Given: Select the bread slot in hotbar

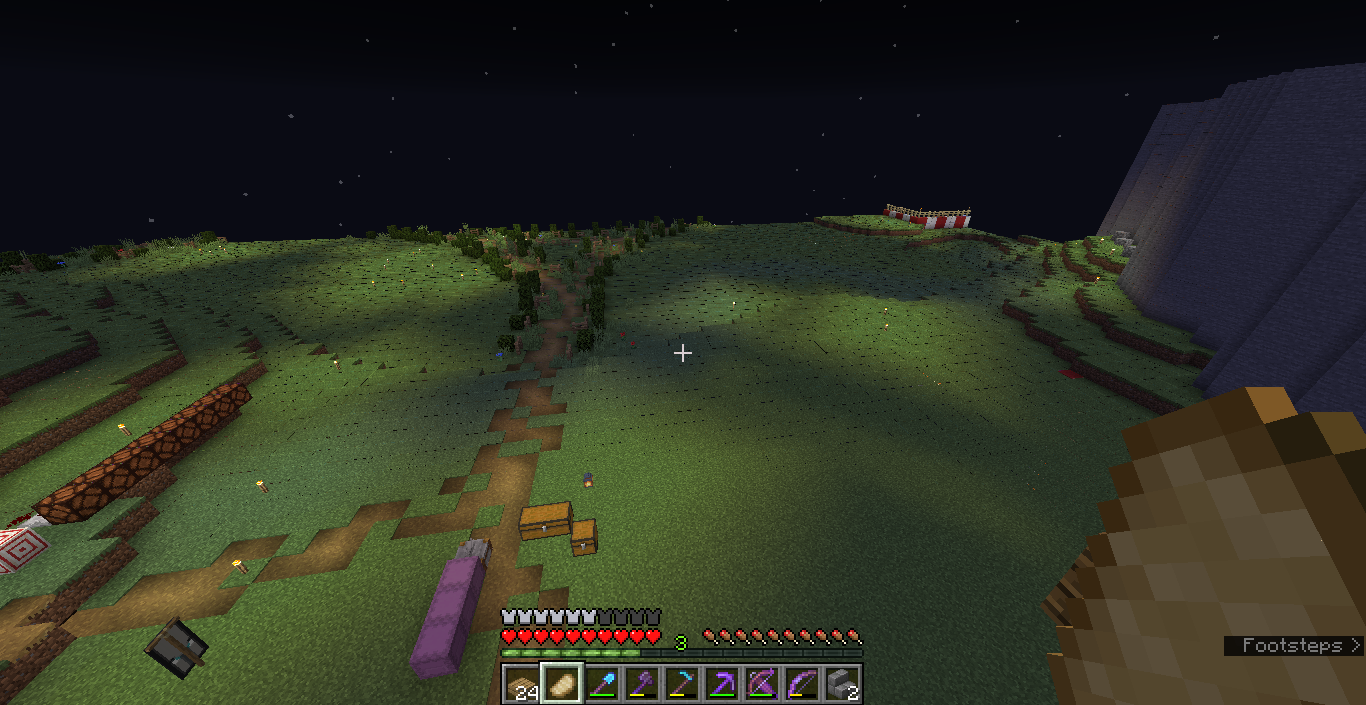Looking at the screenshot, I should coord(561,684).
